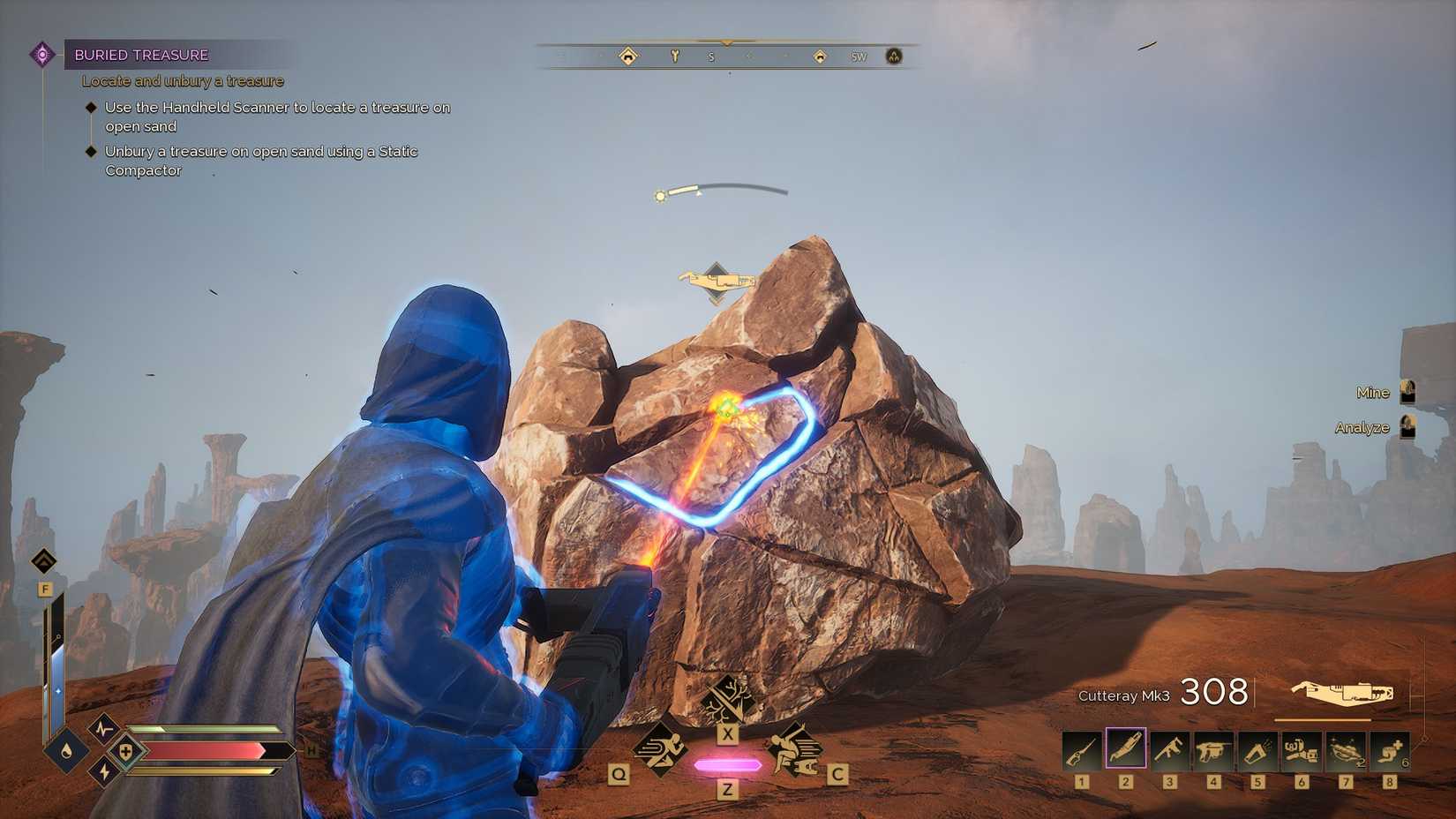Viewport: 1456px width, 819px height.
Task: Use the gadget in hotbar slot 6
Action: pos(1300,748)
